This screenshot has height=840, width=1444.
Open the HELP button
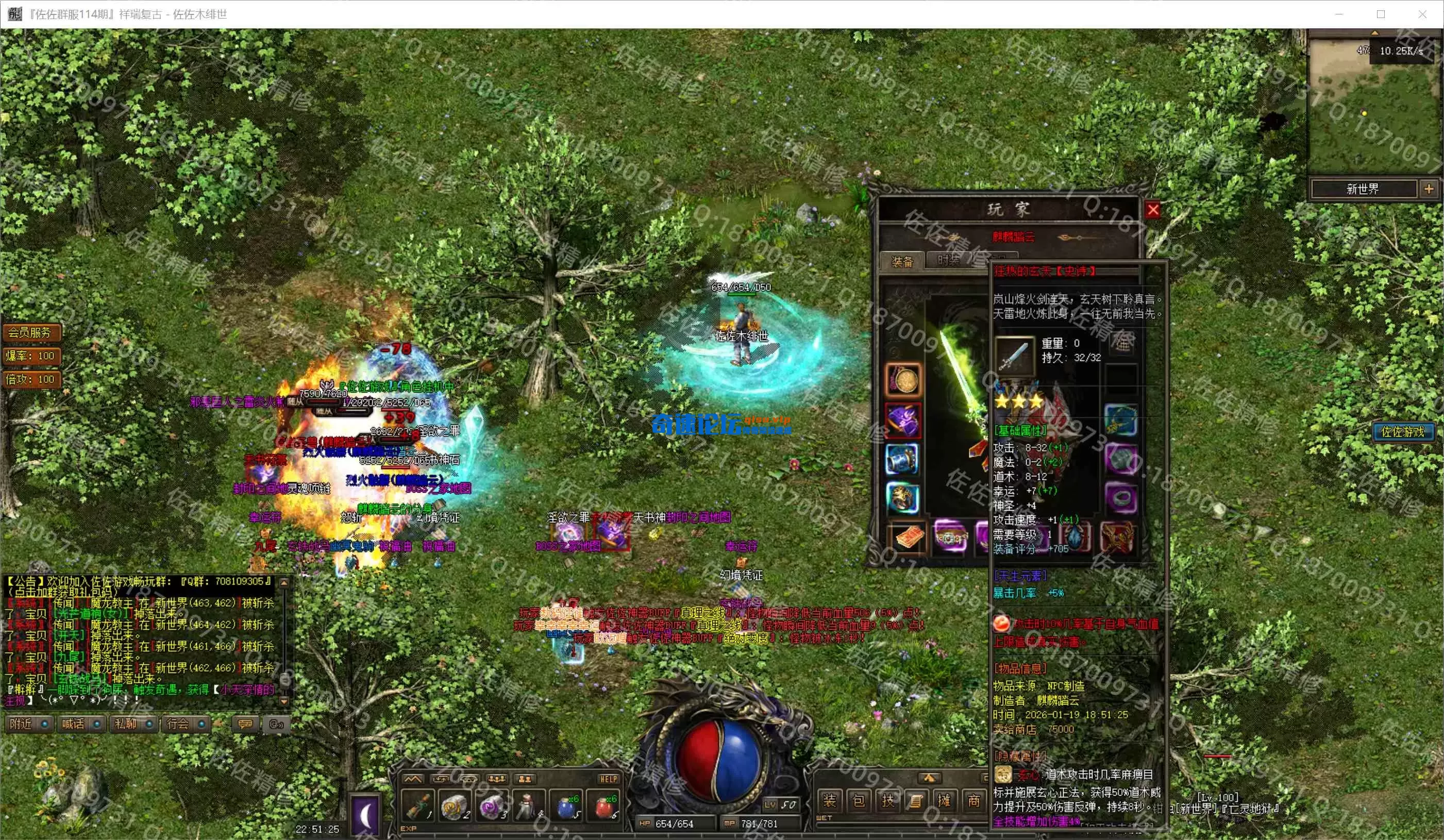pyautogui.click(x=608, y=779)
